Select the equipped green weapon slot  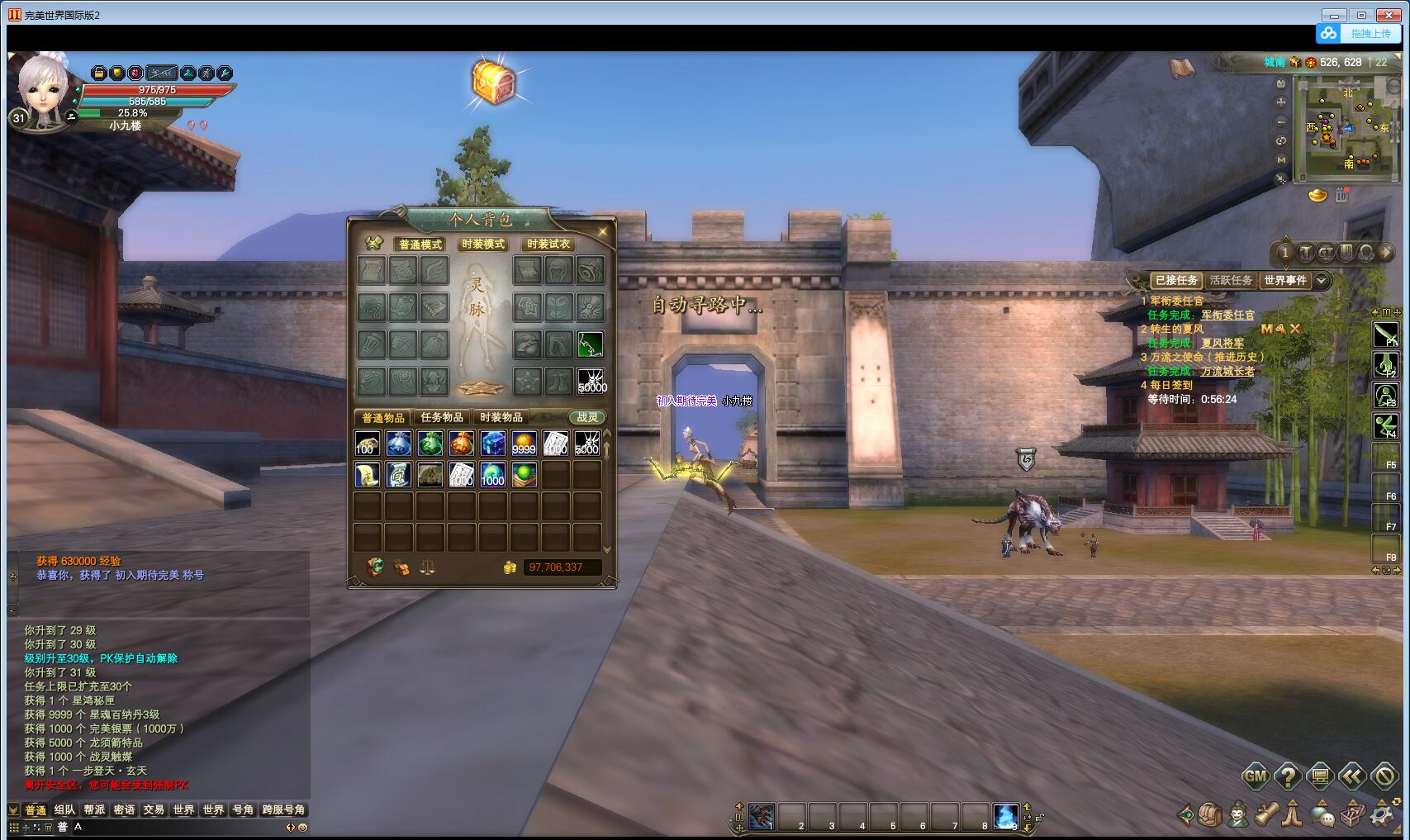click(590, 344)
